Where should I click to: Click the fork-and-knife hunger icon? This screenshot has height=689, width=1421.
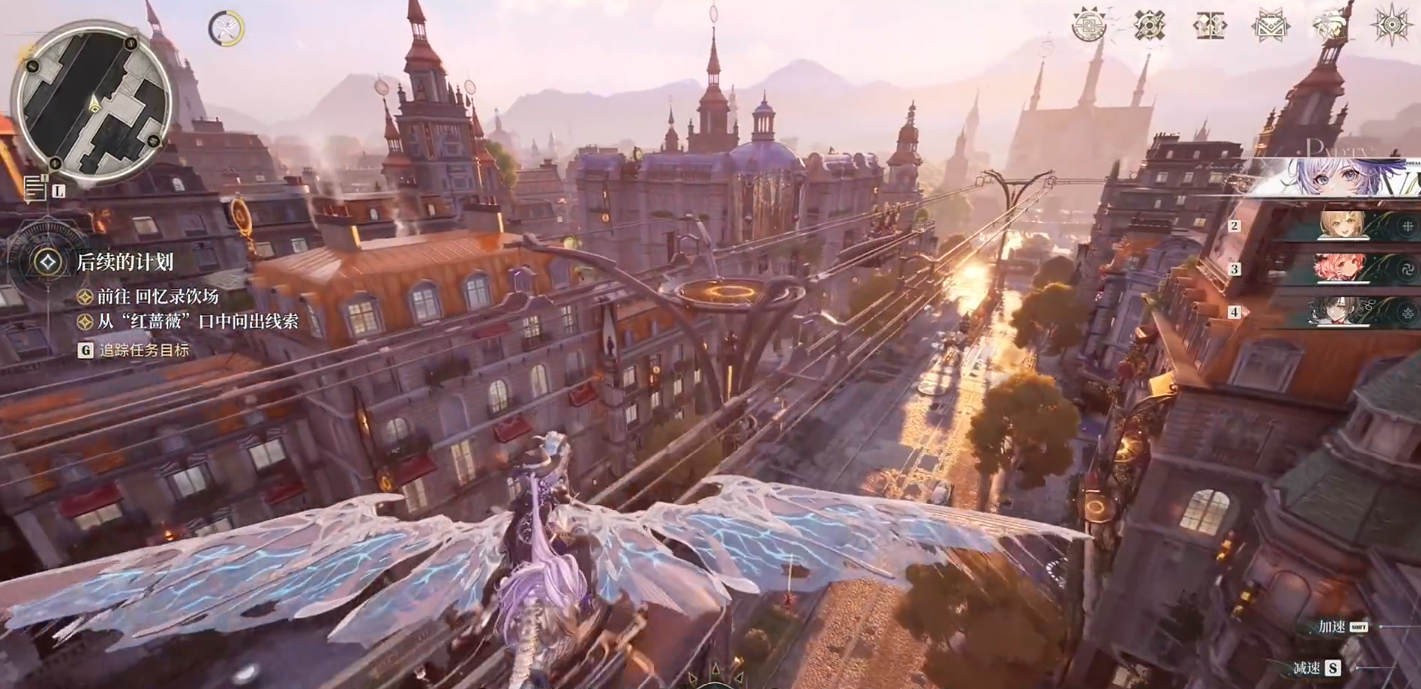[227, 29]
